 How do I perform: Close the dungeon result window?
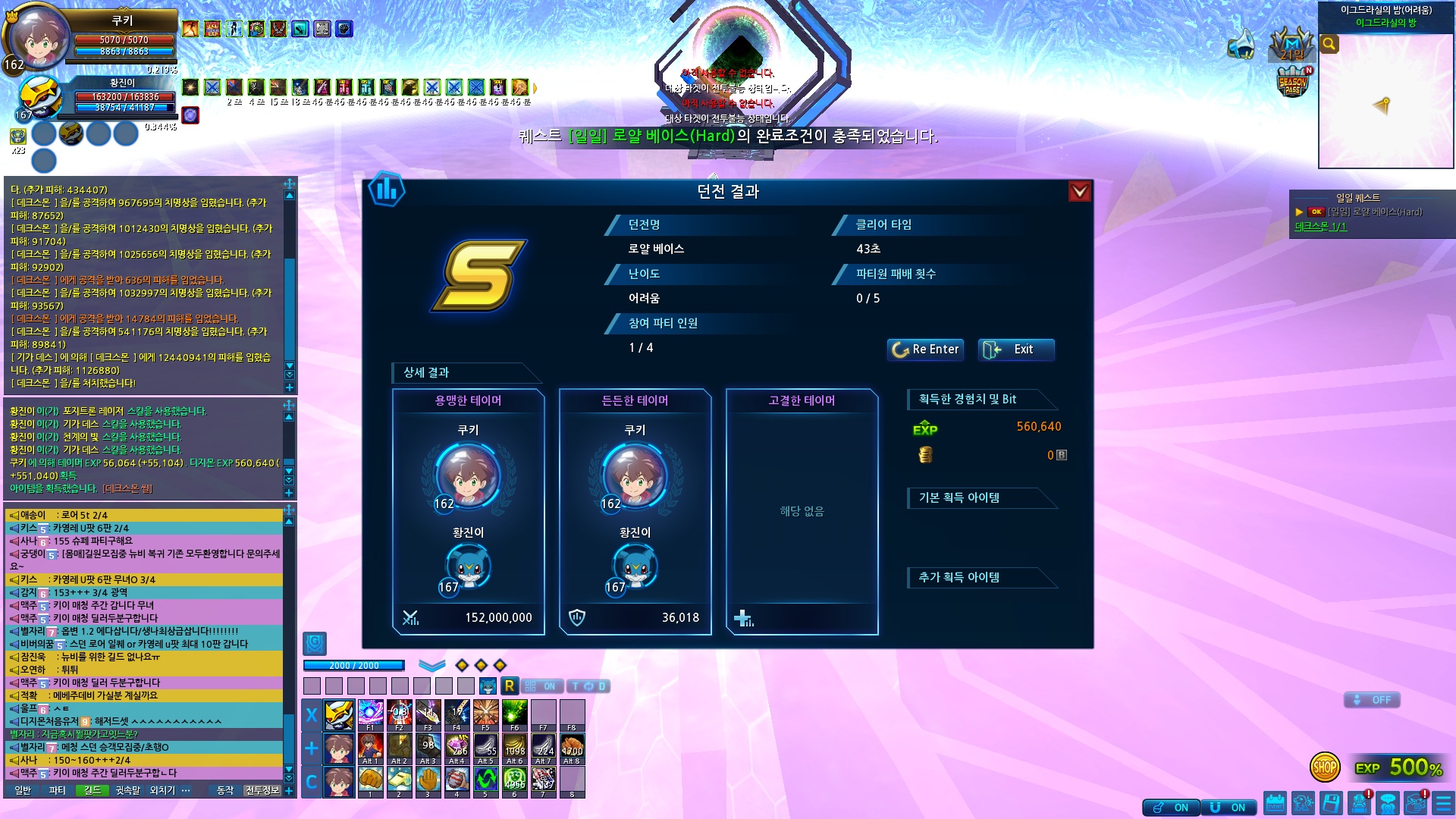(x=1079, y=192)
